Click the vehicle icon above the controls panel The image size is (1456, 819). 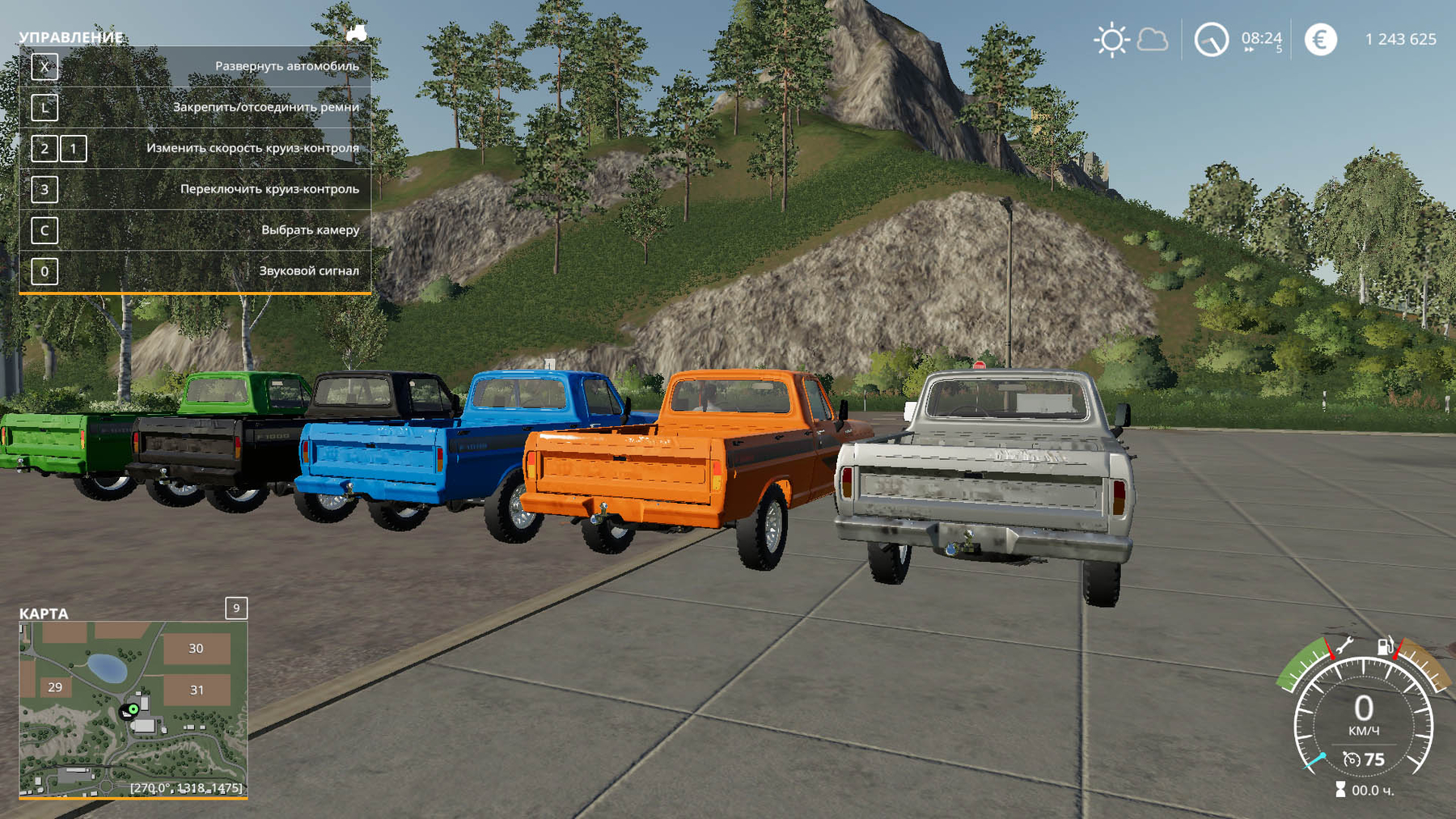click(356, 33)
